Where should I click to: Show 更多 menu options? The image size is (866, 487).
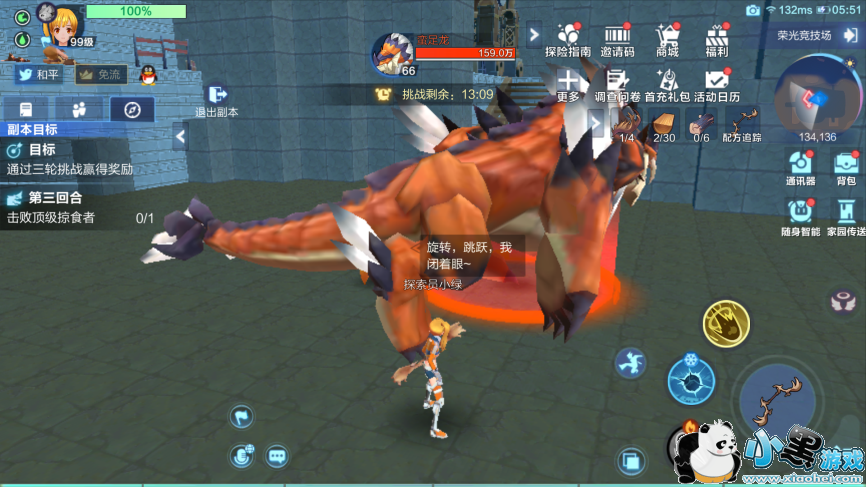pos(568,85)
